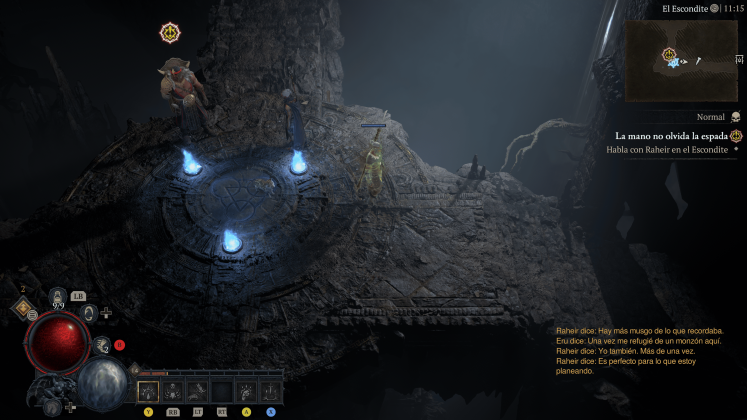The height and width of the screenshot is (420, 747).
Task: Activate the skull skill in the hotbar
Action: [x=172, y=390]
